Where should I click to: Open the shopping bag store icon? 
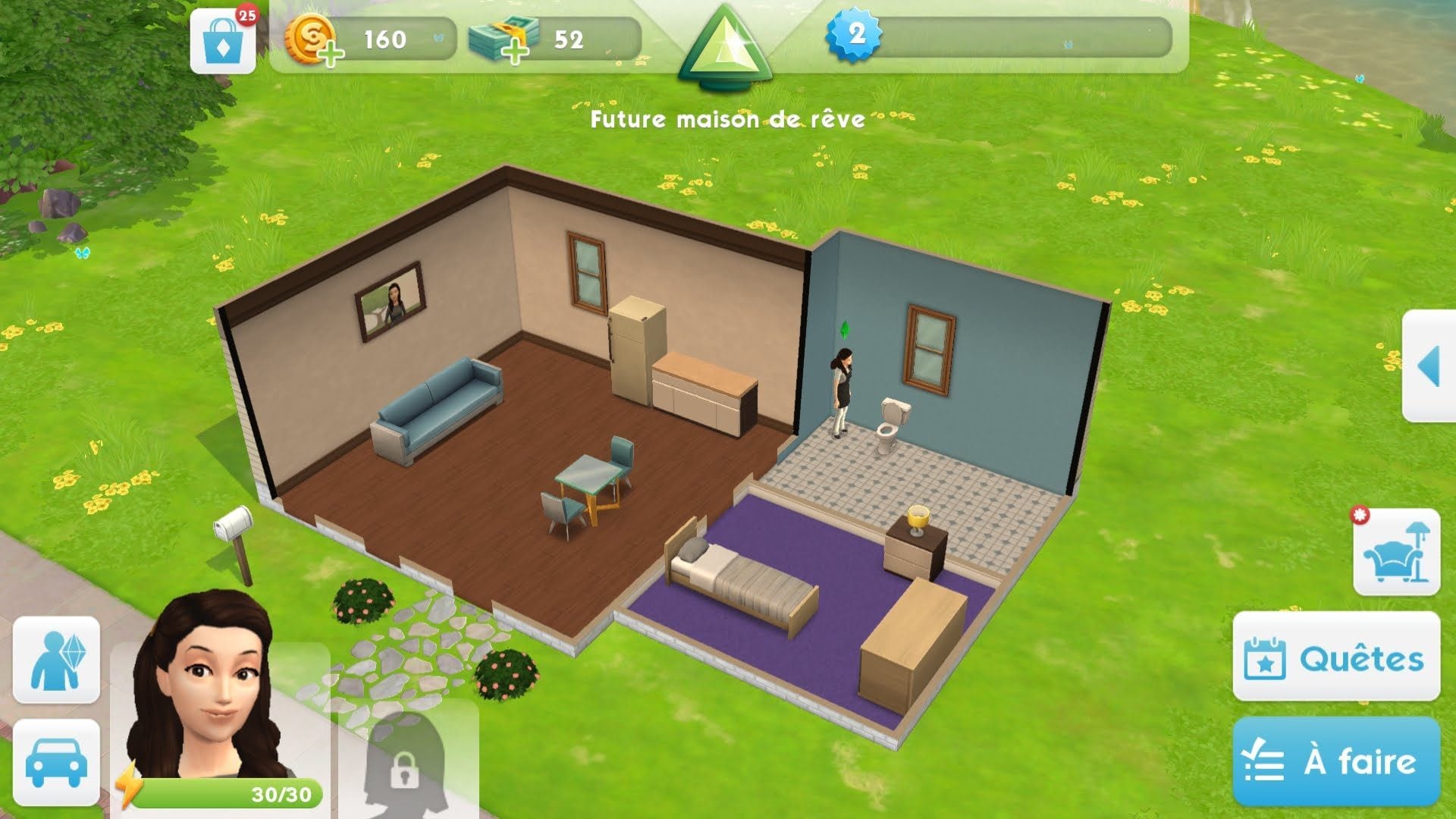[x=223, y=42]
